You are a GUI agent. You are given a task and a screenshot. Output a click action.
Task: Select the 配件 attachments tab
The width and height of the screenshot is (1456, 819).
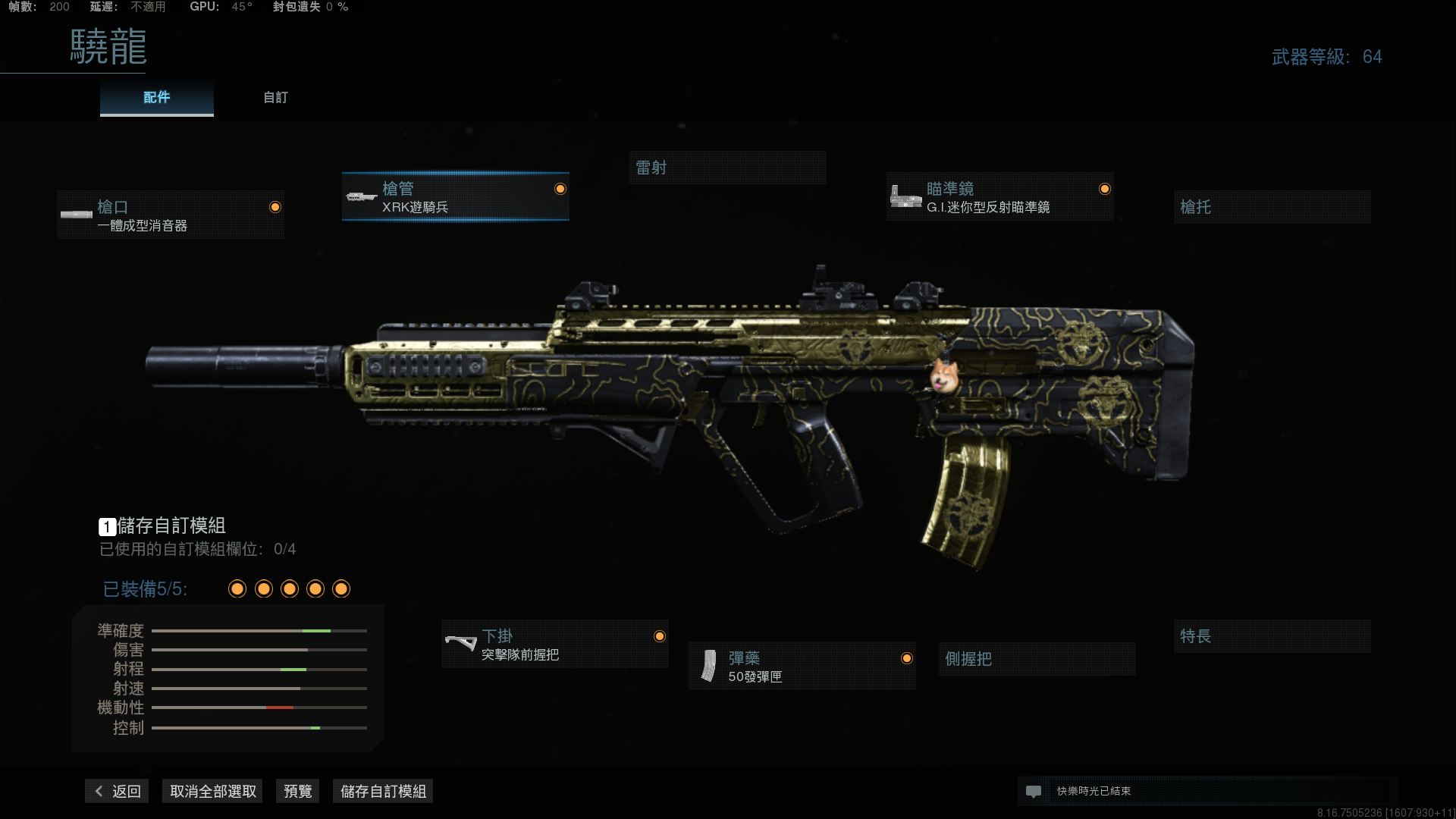[x=156, y=97]
